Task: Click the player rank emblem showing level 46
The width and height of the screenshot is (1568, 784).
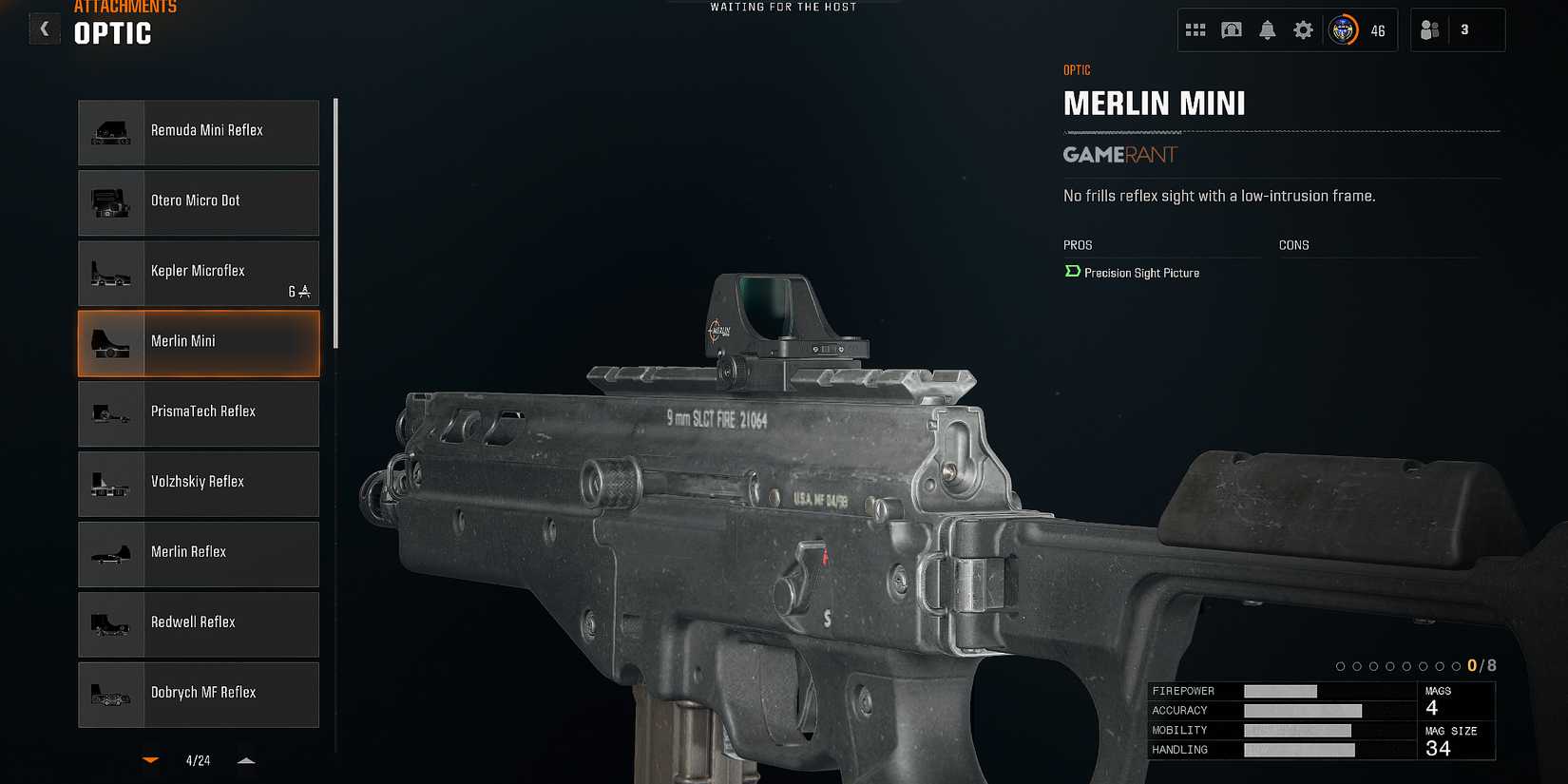Action: point(1343,29)
